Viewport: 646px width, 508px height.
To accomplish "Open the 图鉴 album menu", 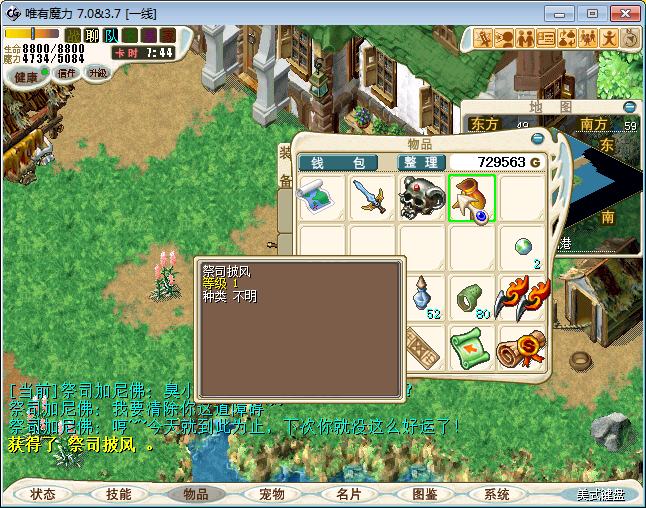I will click(x=424, y=494).
